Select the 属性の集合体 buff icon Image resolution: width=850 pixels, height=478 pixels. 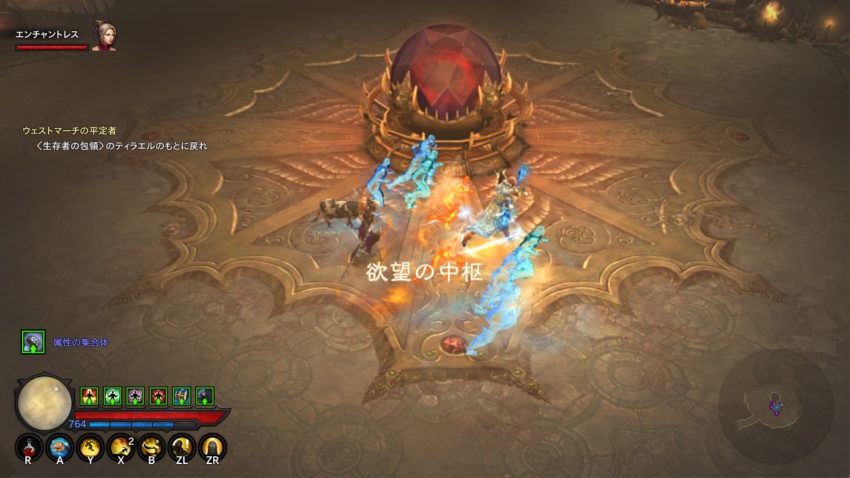(x=33, y=342)
